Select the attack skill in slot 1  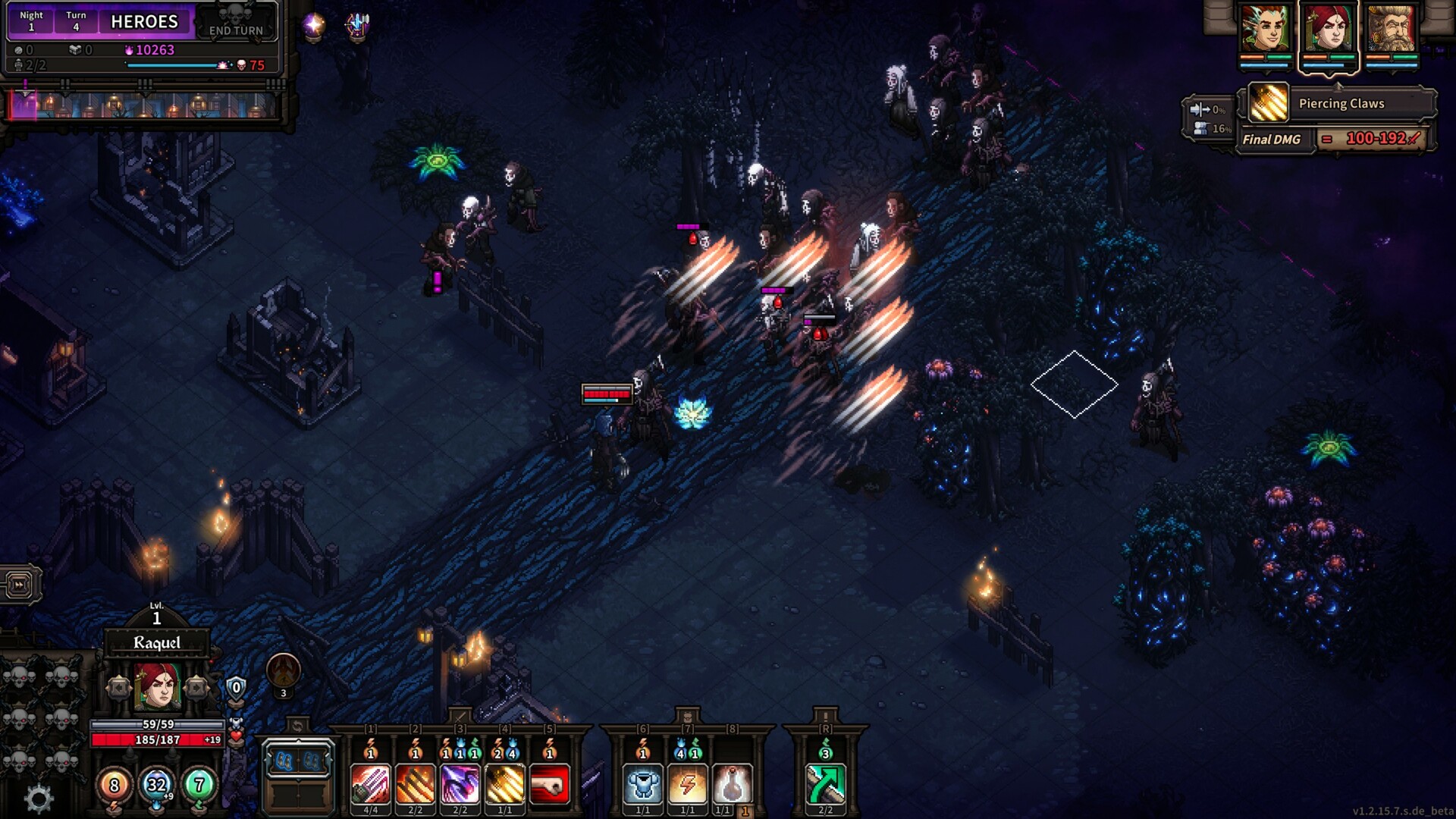[x=371, y=783]
